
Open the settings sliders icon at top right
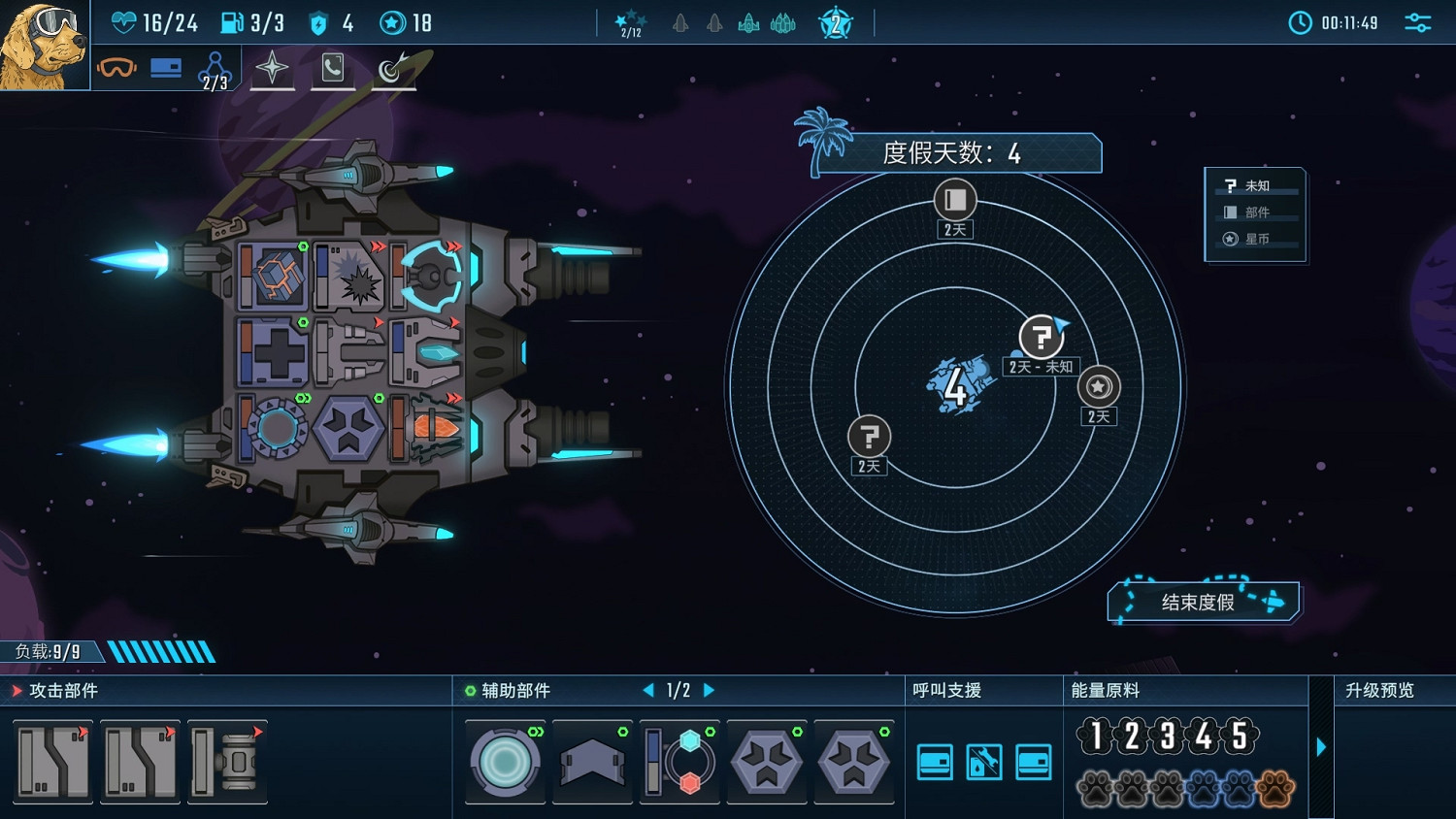[1417, 21]
